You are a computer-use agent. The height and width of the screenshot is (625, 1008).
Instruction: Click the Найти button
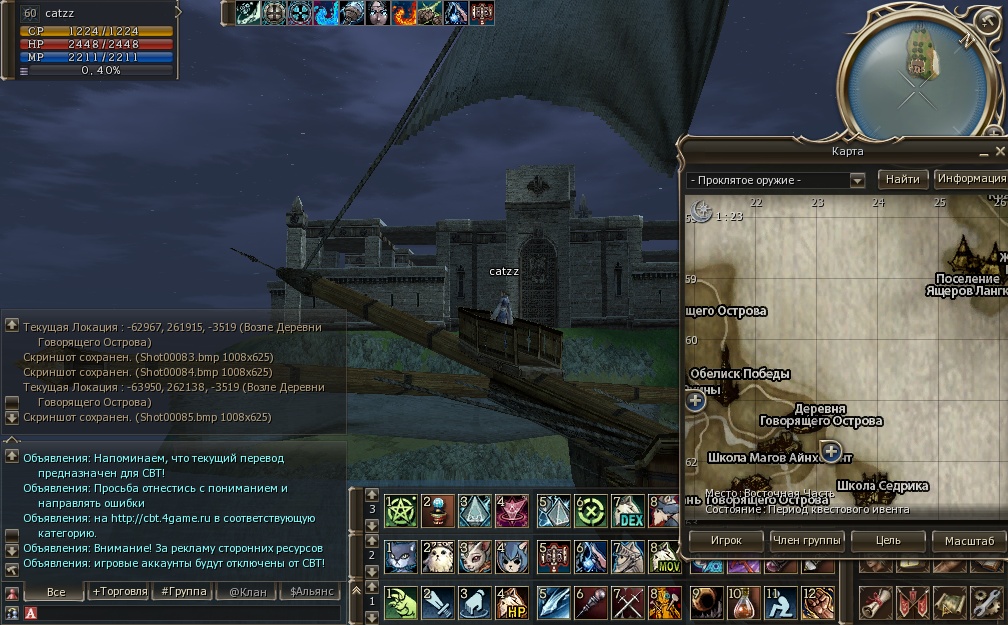[x=902, y=179]
